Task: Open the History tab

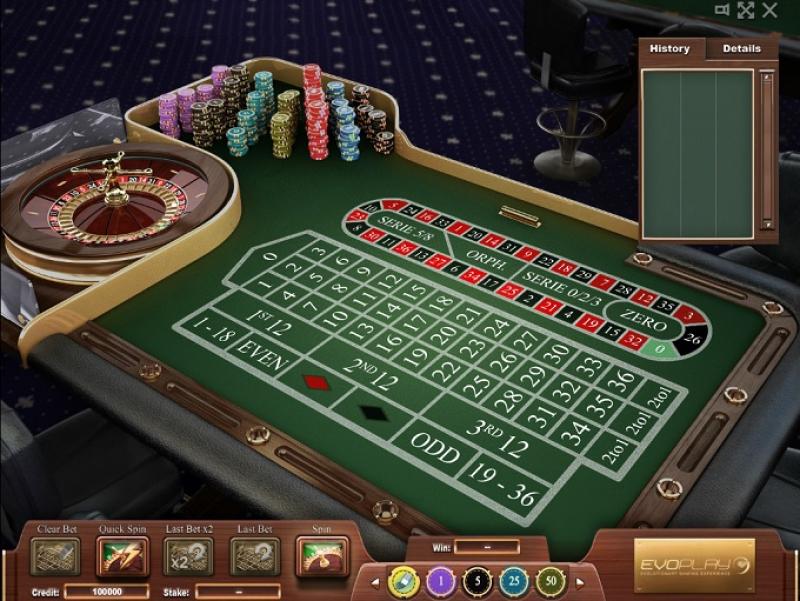Action: pyautogui.click(x=670, y=48)
